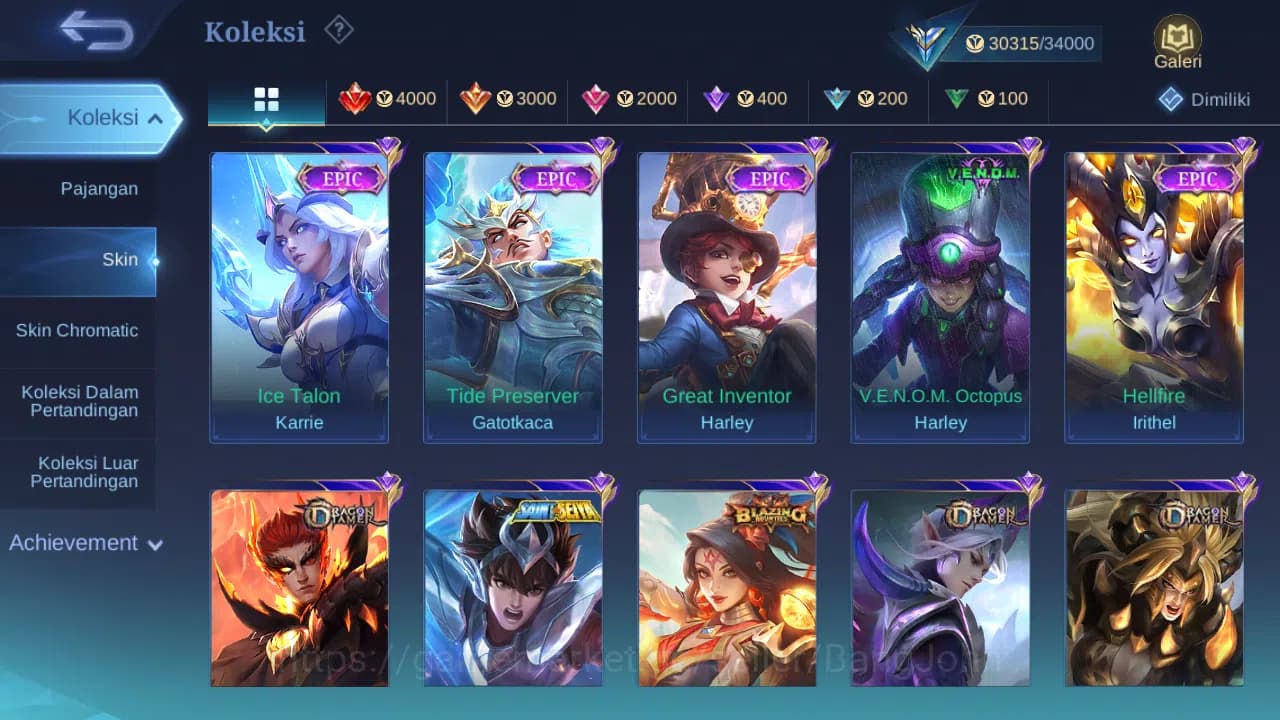Open the Ice Talon Karrie skin card

[299, 295]
